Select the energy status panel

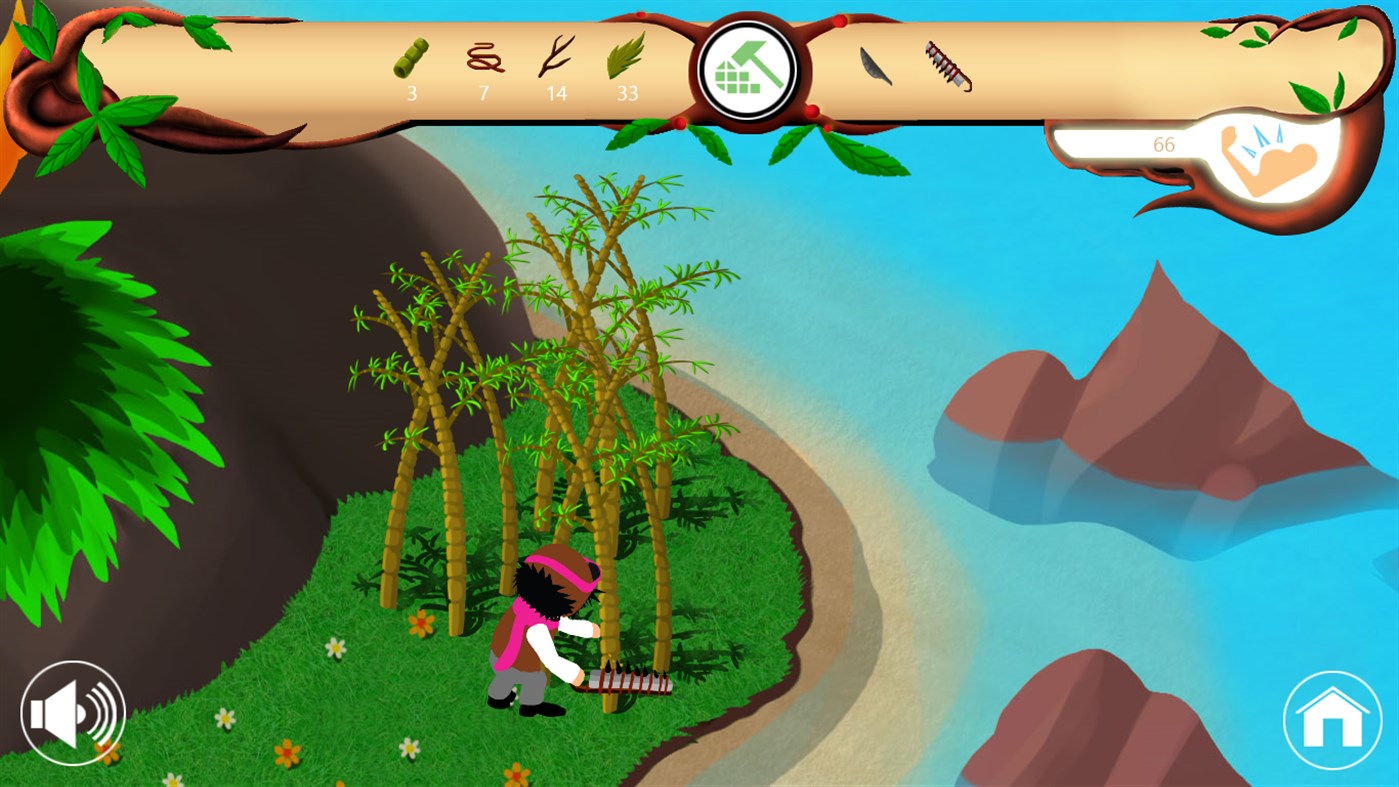(1200, 150)
